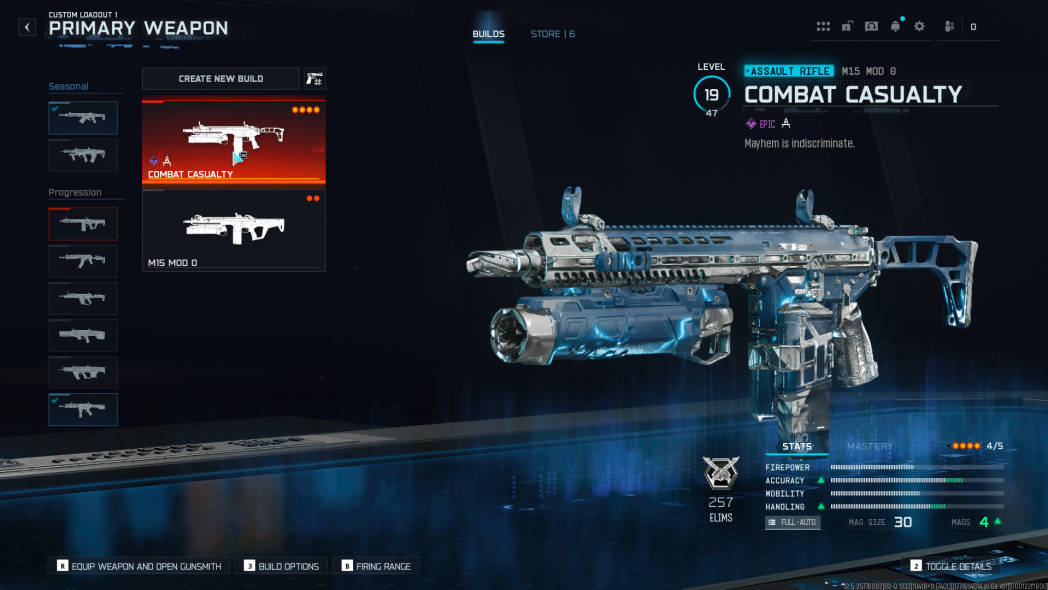
Task: Select the Combat Casualty build card
Action: 234,142
